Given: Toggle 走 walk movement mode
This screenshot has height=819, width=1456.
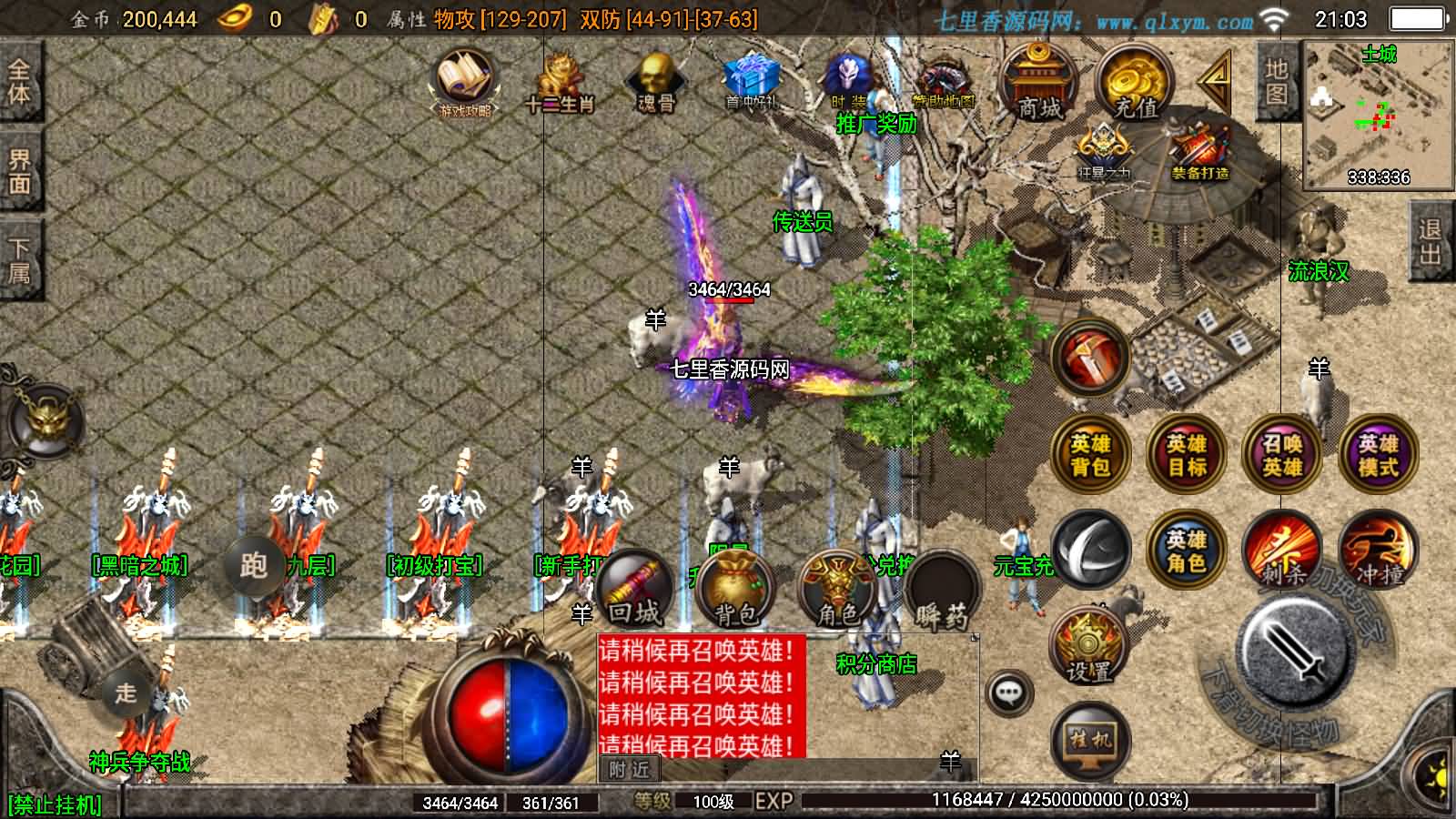Looking at the screenshot, I should pos(127,692).
